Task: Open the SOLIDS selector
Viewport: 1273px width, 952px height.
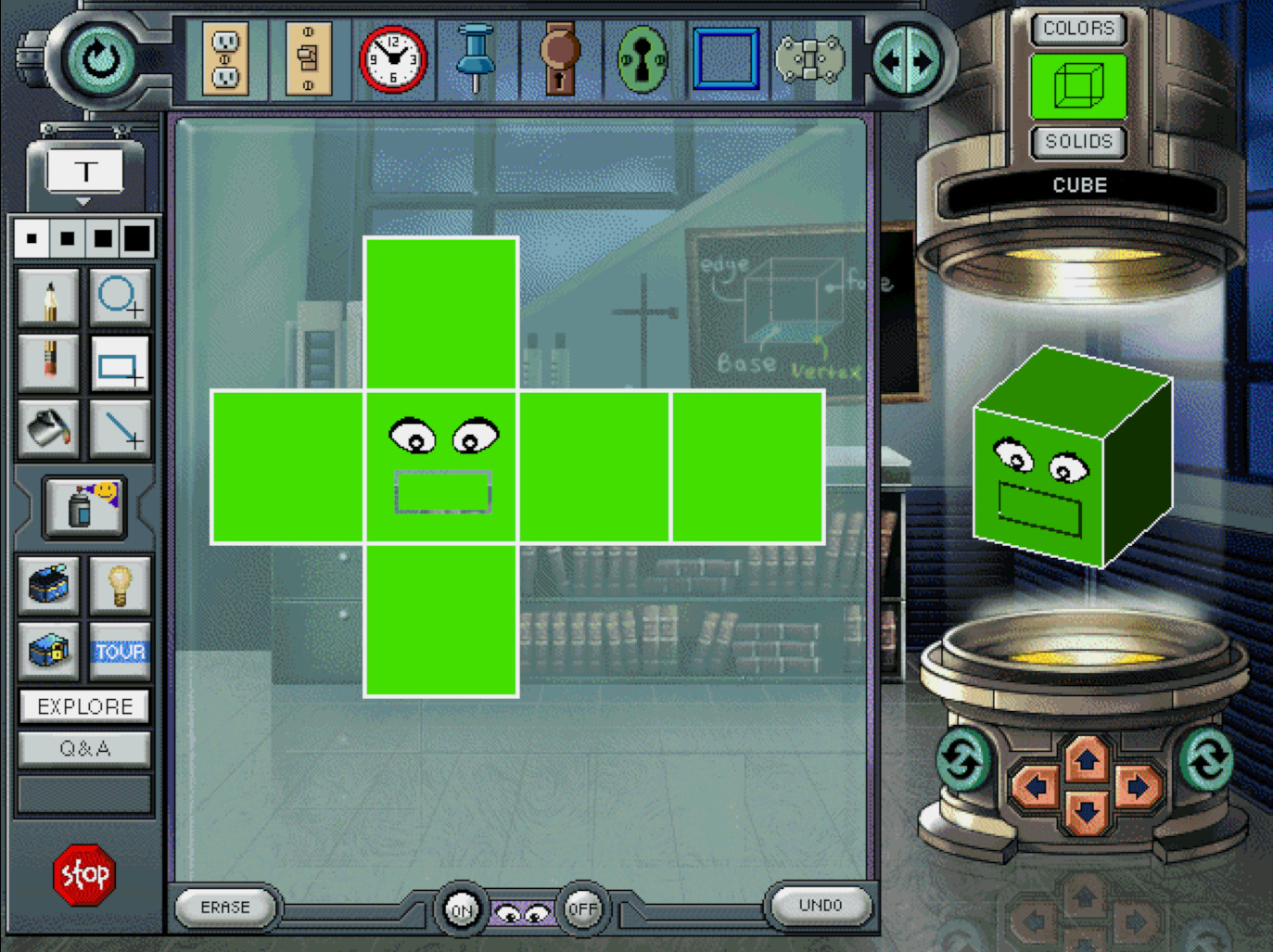Action: point(1078,142)
